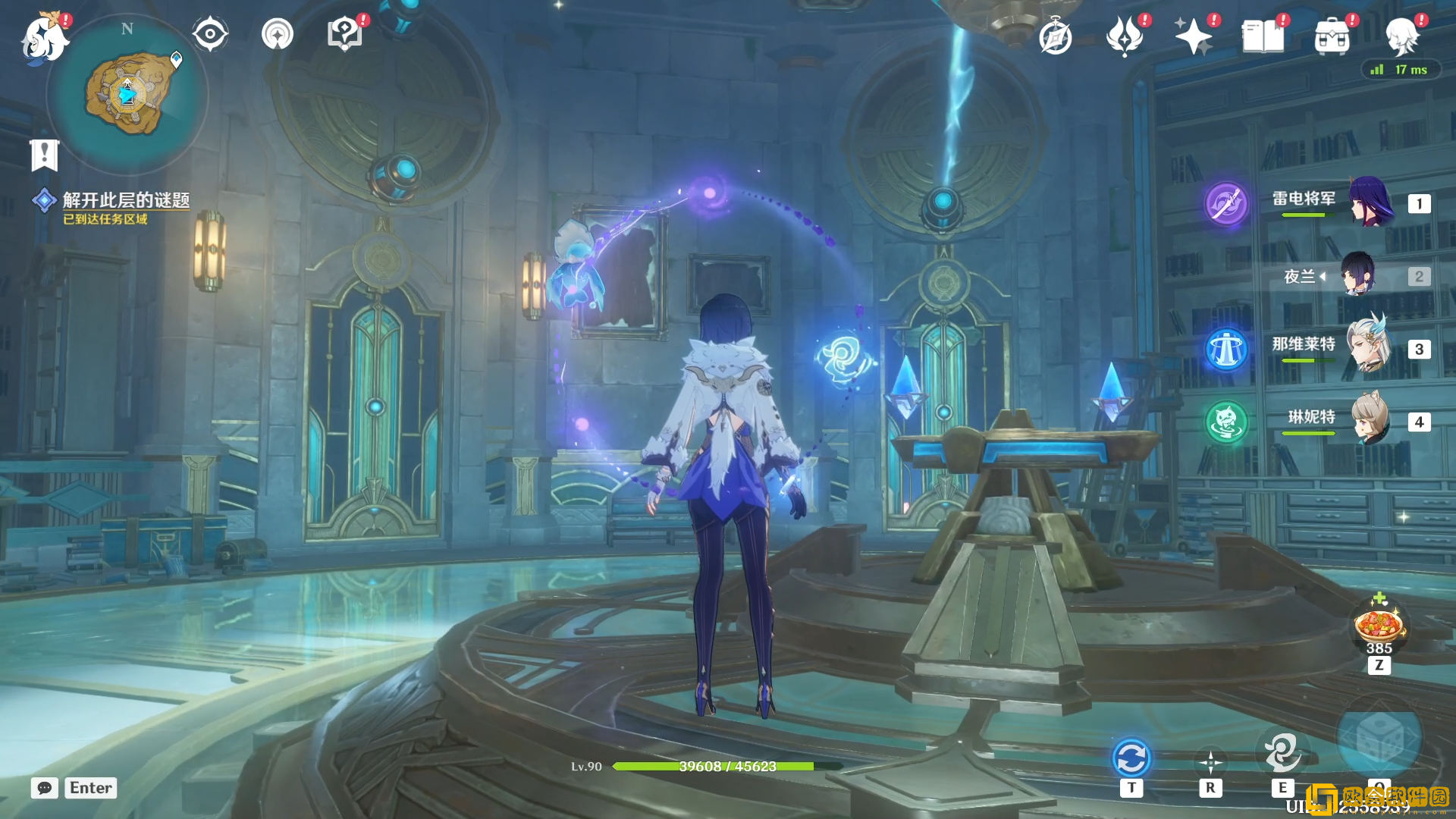This screenshot has height=819, width=1456.
Task: Open the quest guide exclamation banner
Action: pos(44,155)
